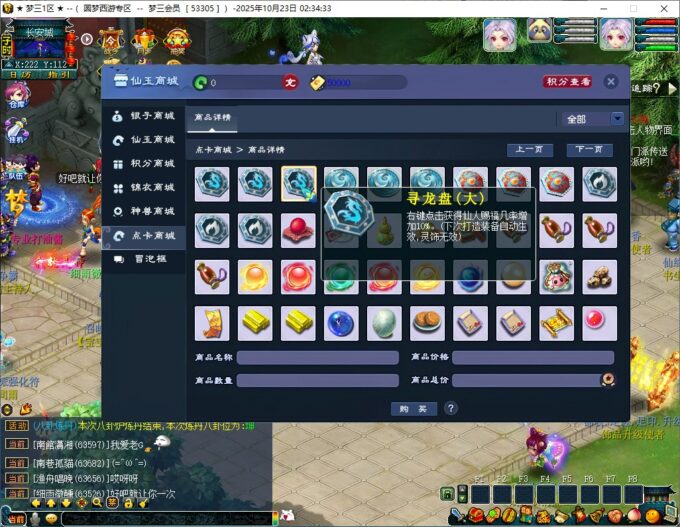680x527 pixels.
Task: Open the 积分查看 points viewer
Action: [567, 82]
